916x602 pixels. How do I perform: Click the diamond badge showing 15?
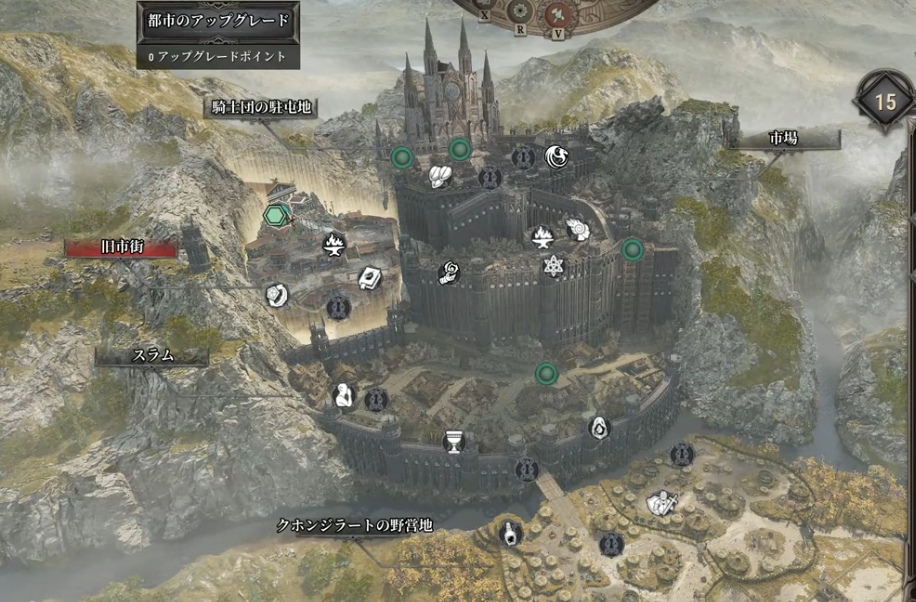[x=885, y=101]
